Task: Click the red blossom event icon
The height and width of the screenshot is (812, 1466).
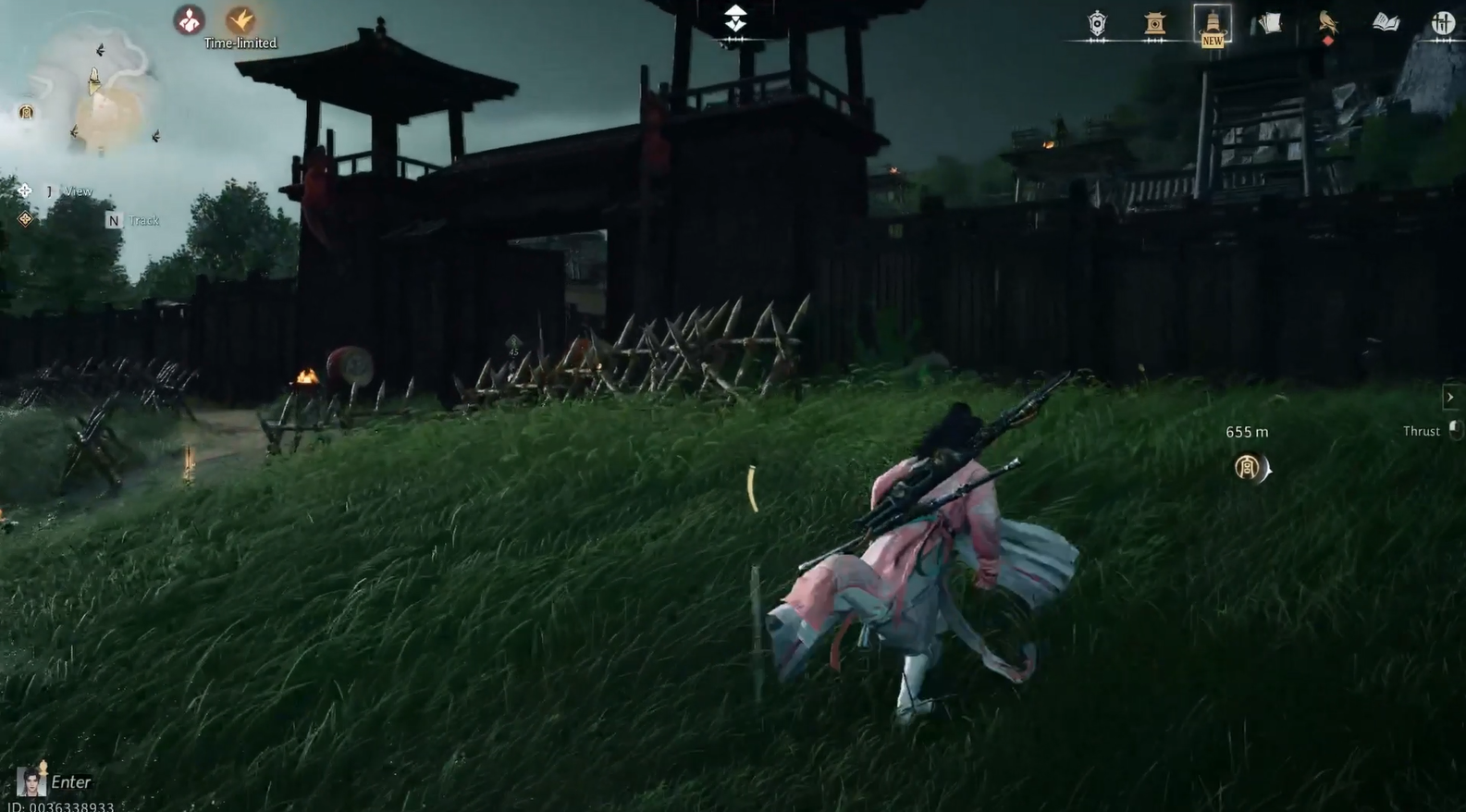Action: coord(191,20)
